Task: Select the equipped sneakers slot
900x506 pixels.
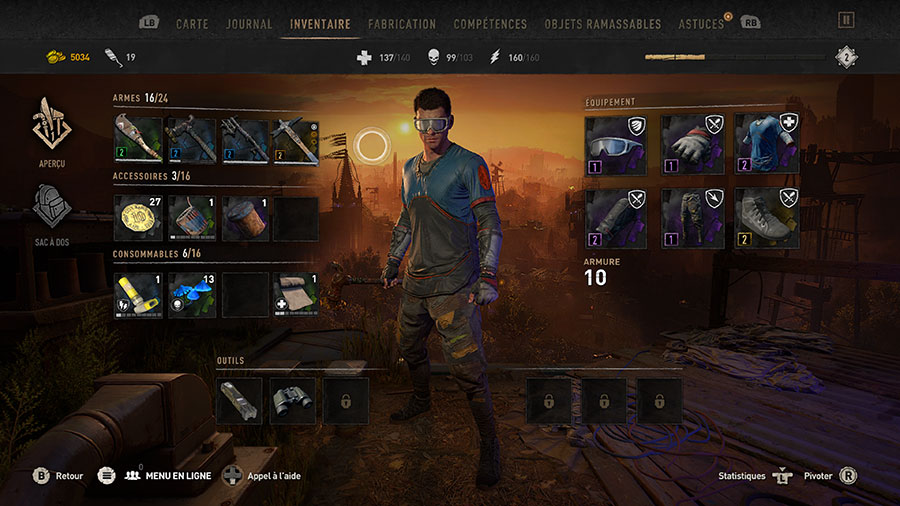Action: (x=767, y=218)
